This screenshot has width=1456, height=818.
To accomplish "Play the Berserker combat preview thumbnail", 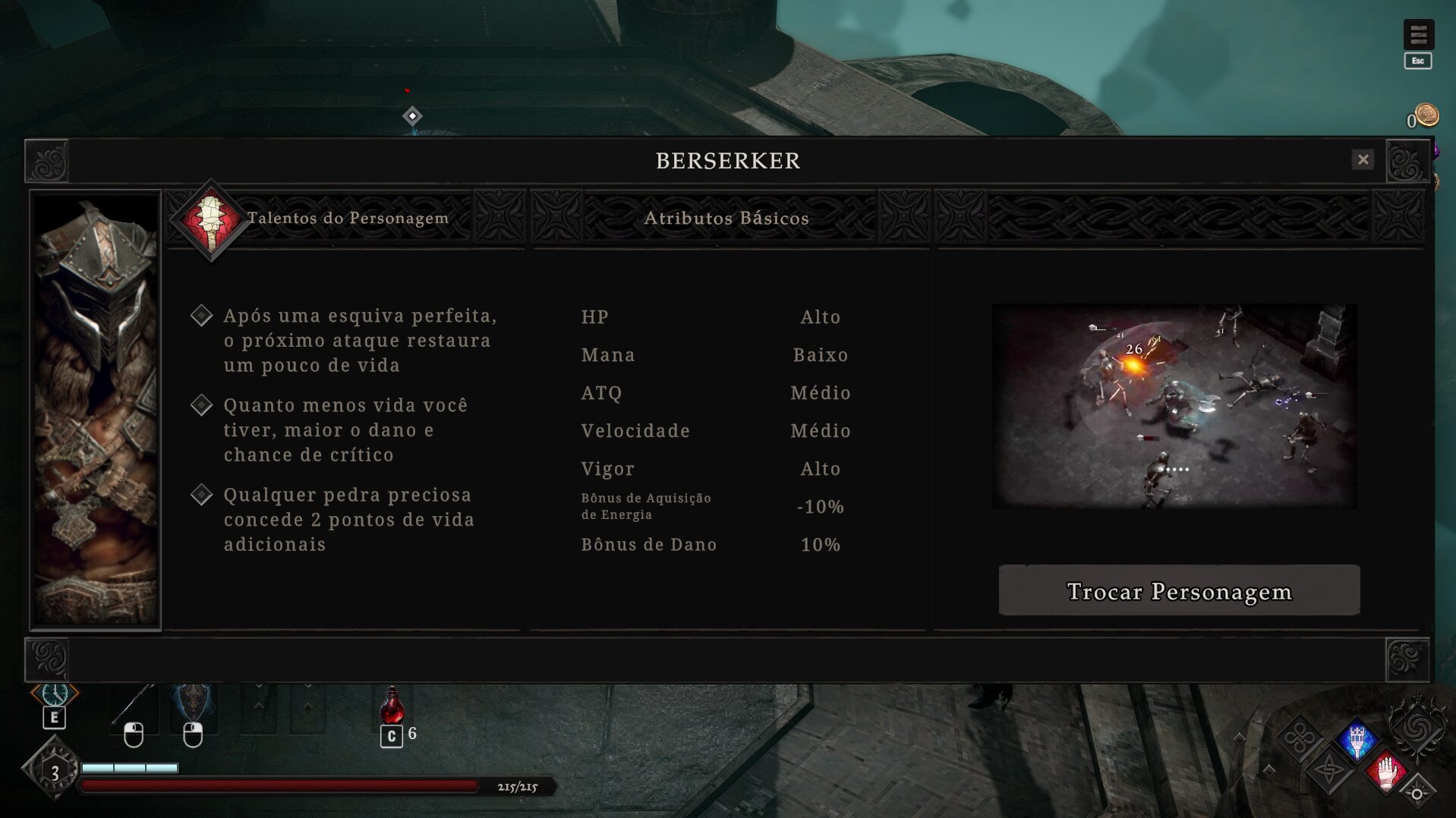I will point(1174,406).
